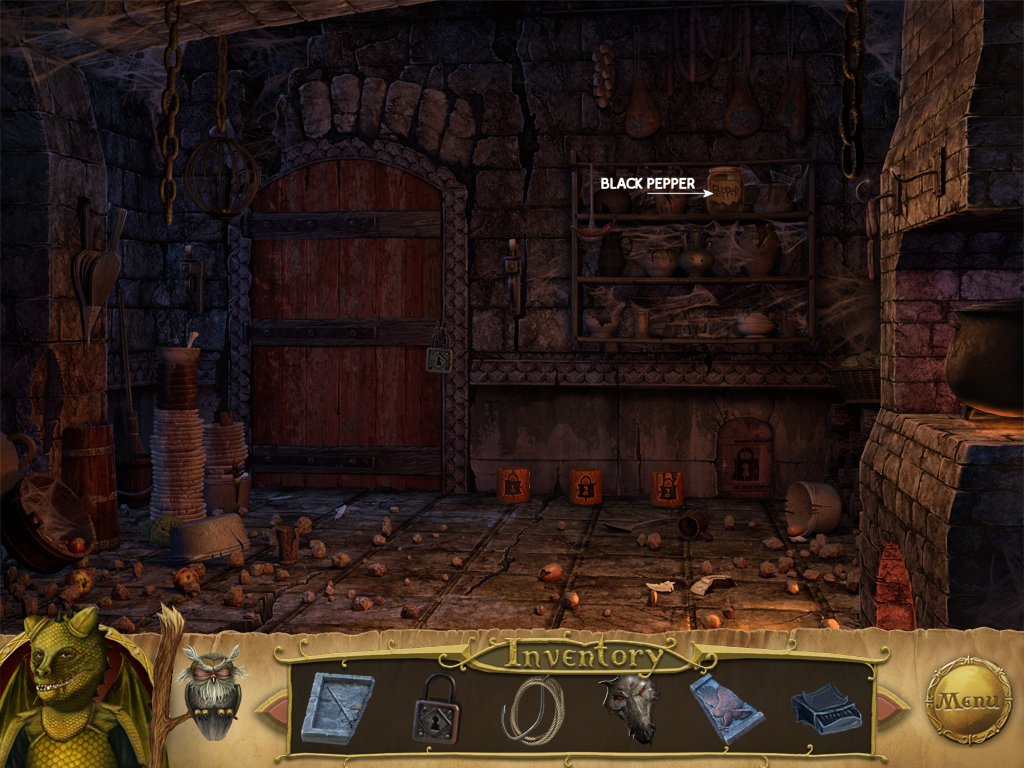The height and width of the screenshot is (768, 1024).
Task: Click the inventory left scroll arrow
Action: (x=270, y=707)
